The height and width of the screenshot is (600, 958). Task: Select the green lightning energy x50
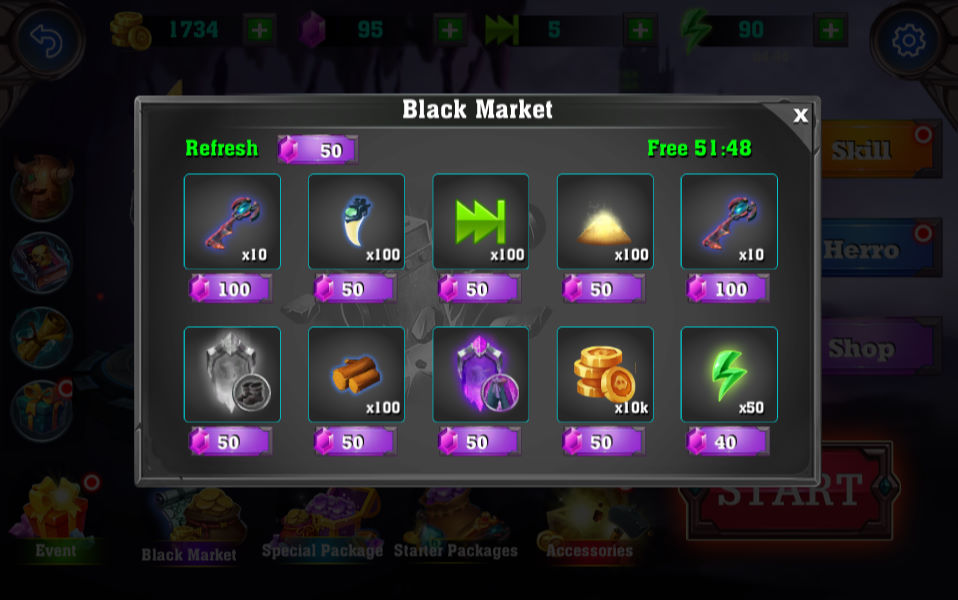(728, 374)
